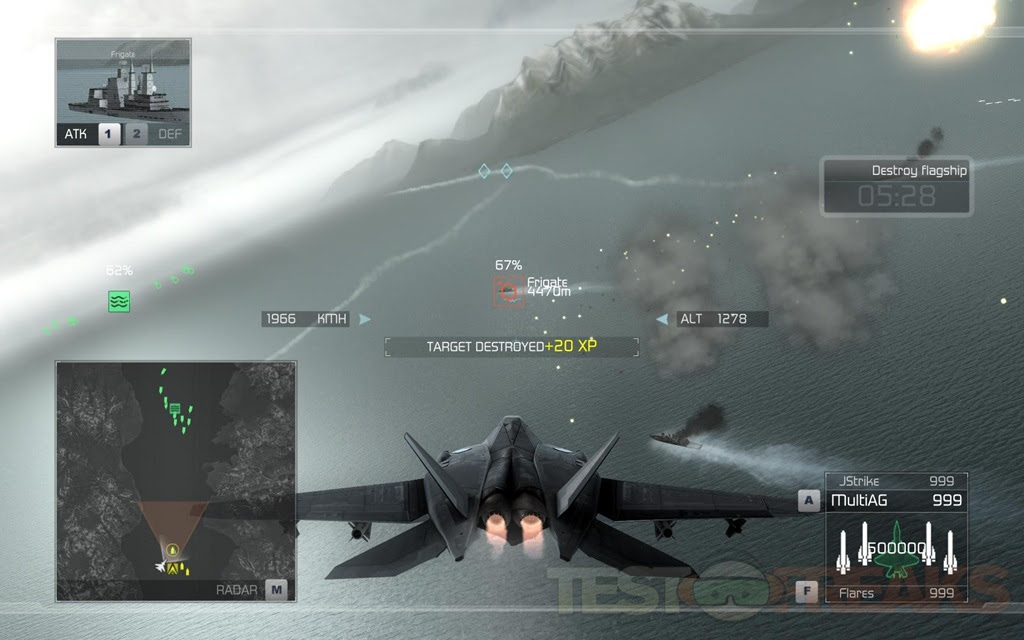Select the green allied ship marker
This screenshot has width=1024, height=640.
tap(119, 300)
